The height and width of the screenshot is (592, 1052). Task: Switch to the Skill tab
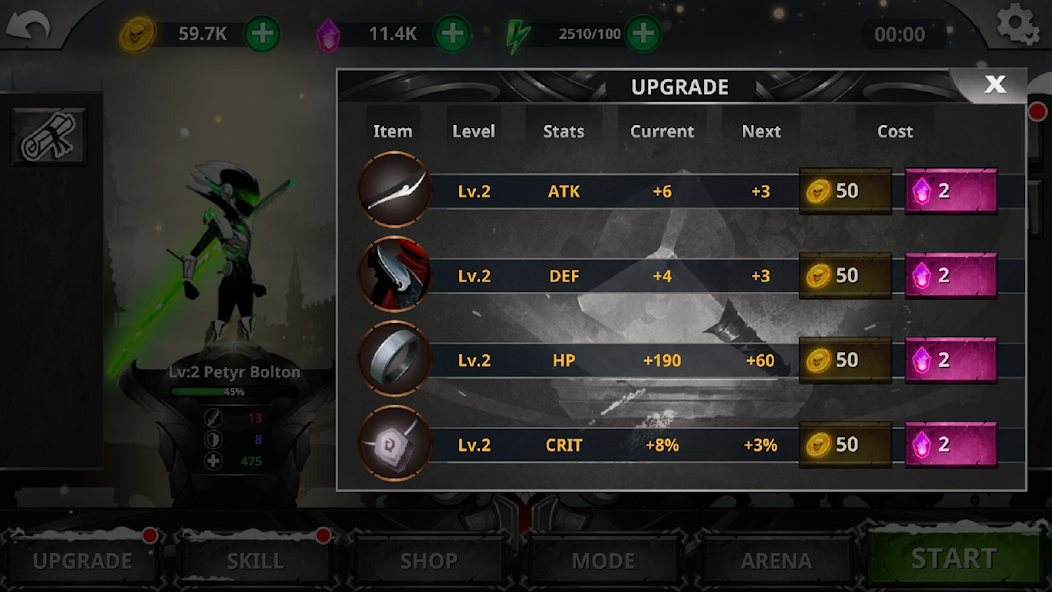point(255,561)
